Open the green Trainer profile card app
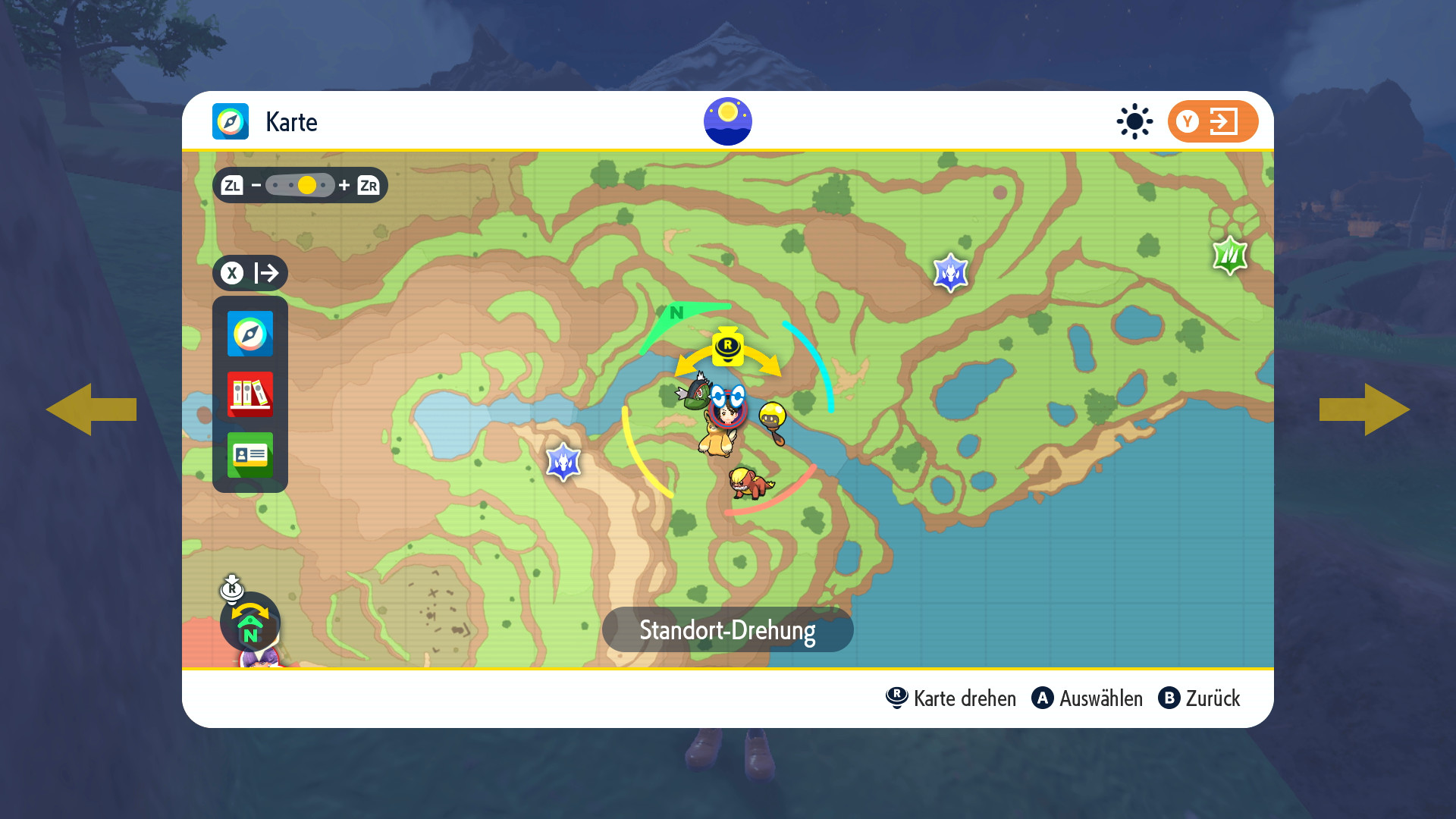Viewport: 1456px width, 819px height. click(249, 454)
